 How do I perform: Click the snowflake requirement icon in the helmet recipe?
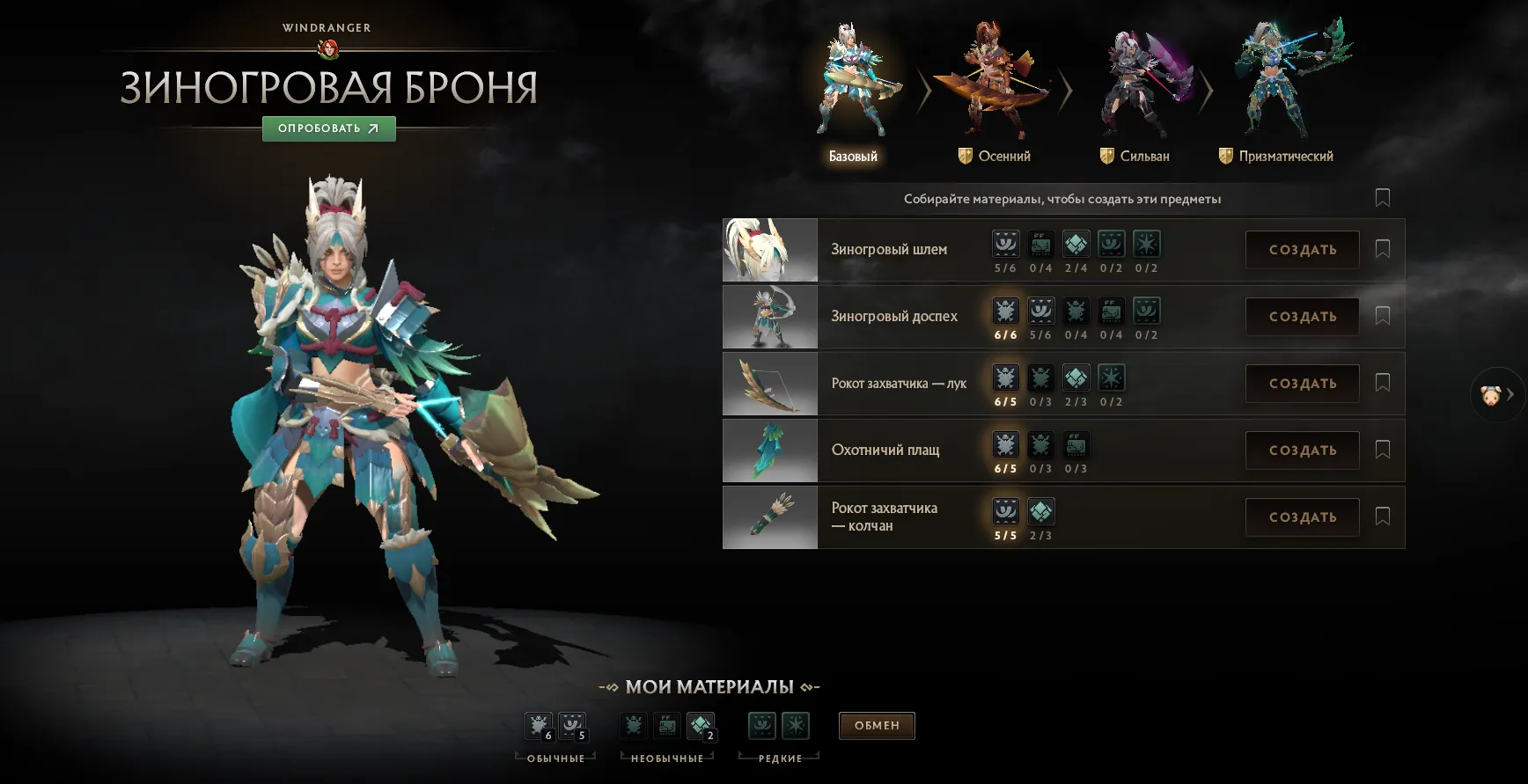click(1146, 244)
